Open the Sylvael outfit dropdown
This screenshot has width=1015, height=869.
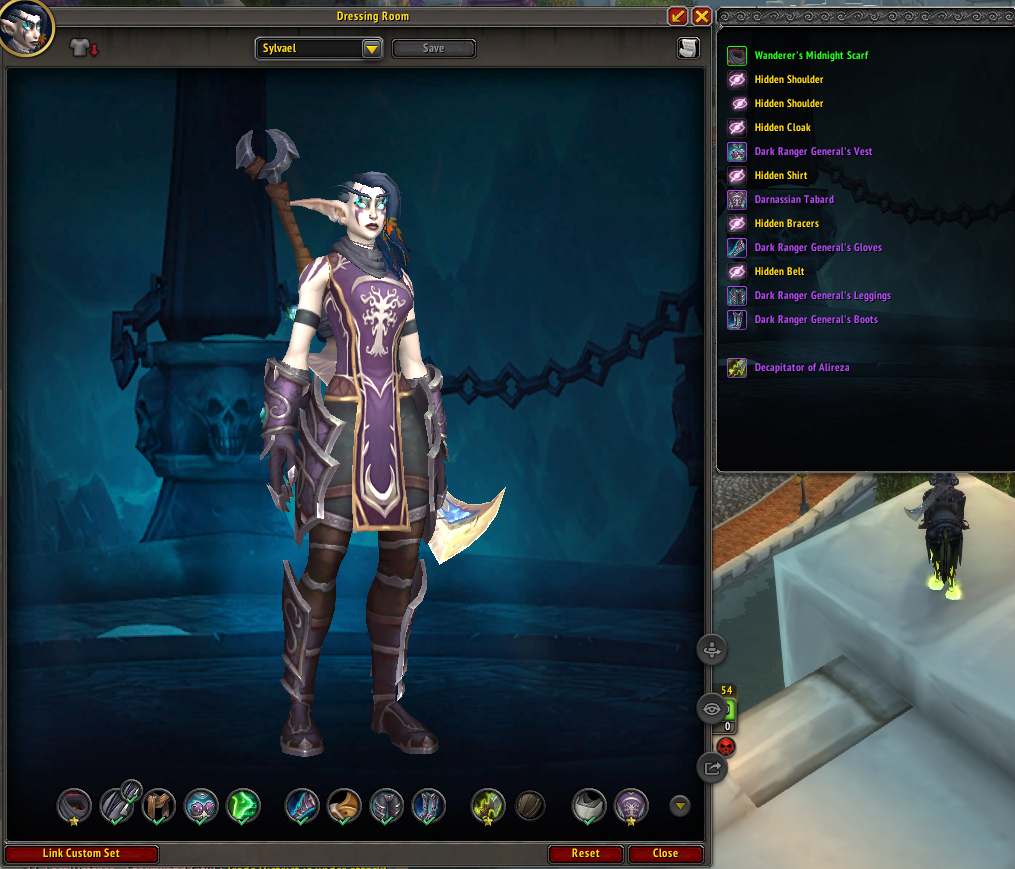[371, 48]
